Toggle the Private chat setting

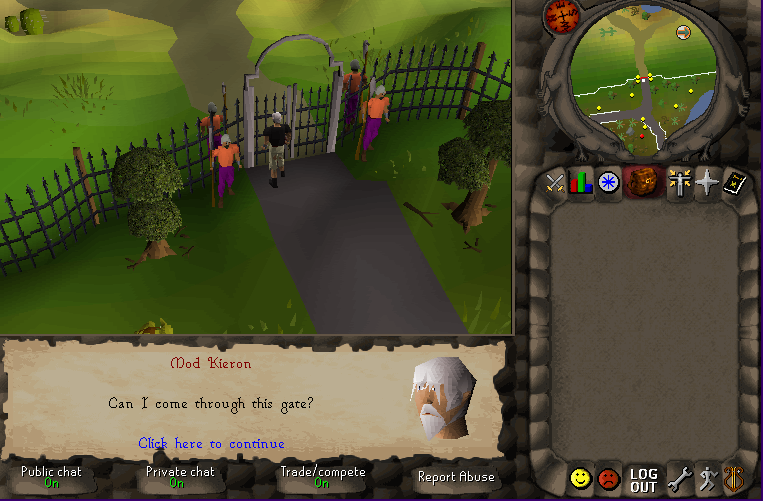(x=180, y=476)
